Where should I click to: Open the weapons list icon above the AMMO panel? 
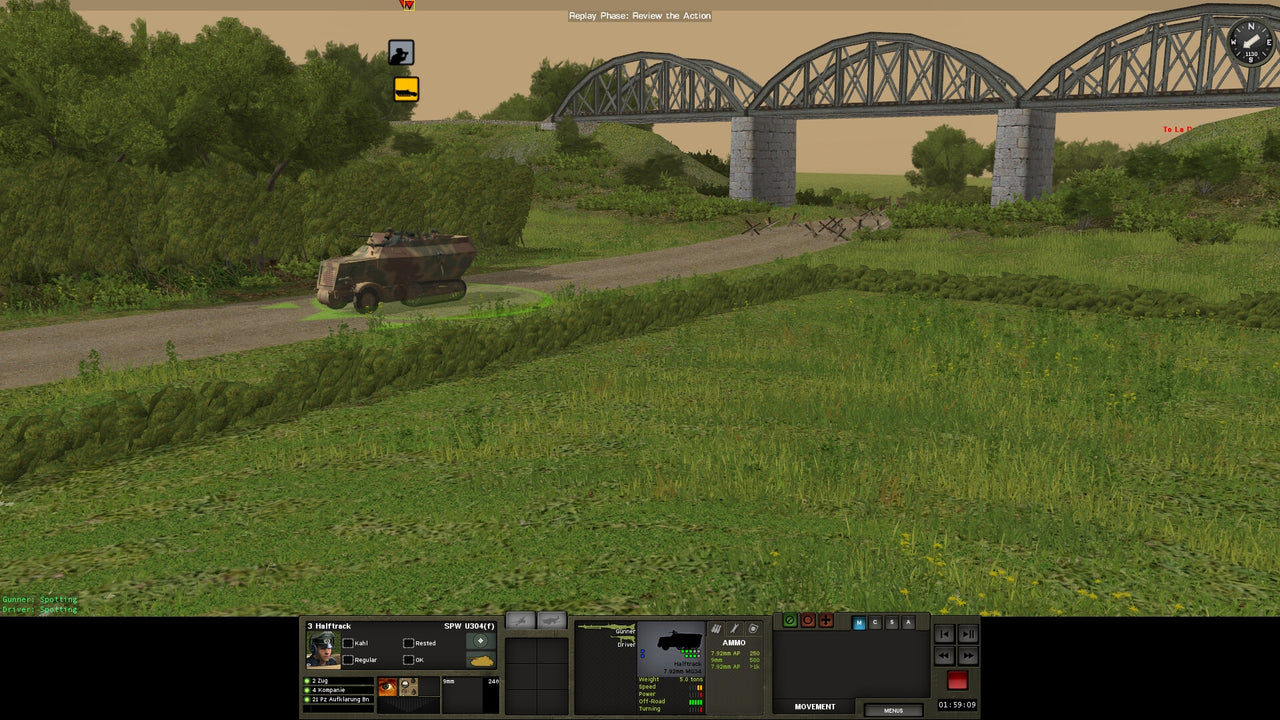716,628
